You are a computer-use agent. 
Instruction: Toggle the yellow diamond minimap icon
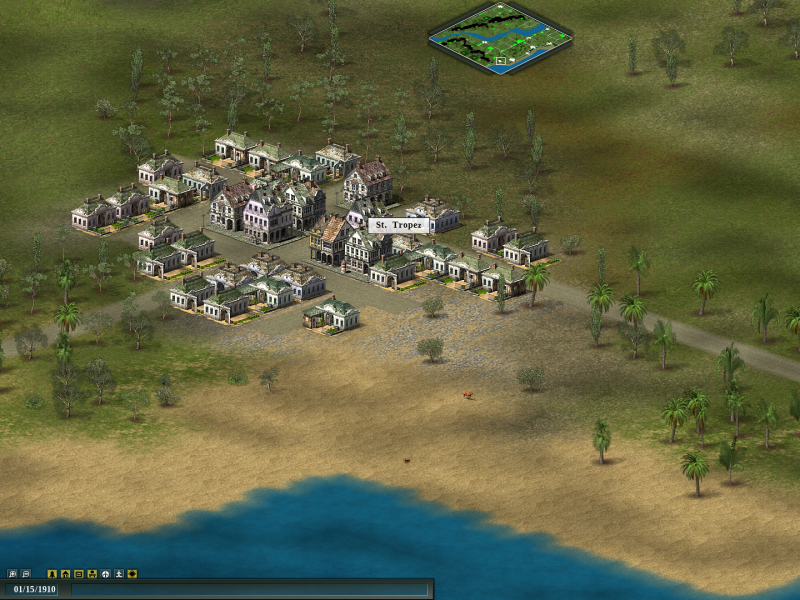pos(132,574)
